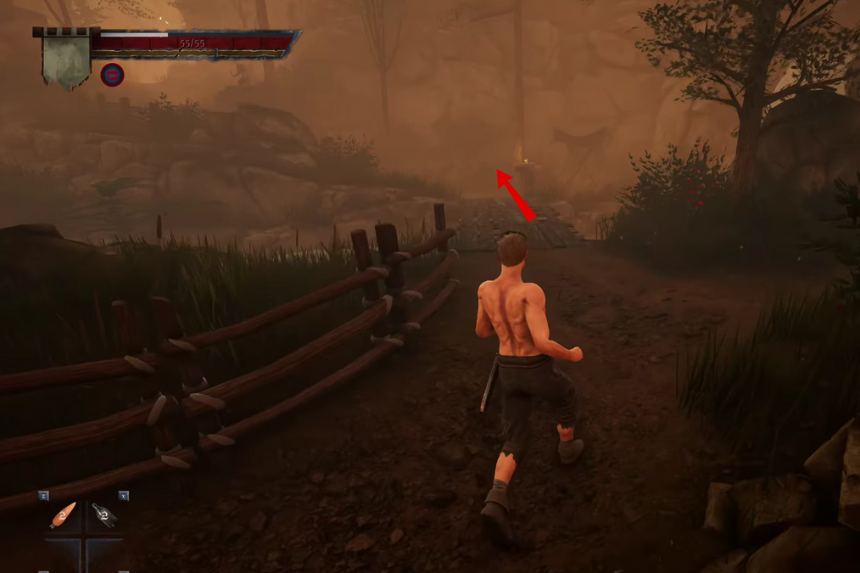Use the bottle in the quick slot
860x573 pixels.
[104, 516]
